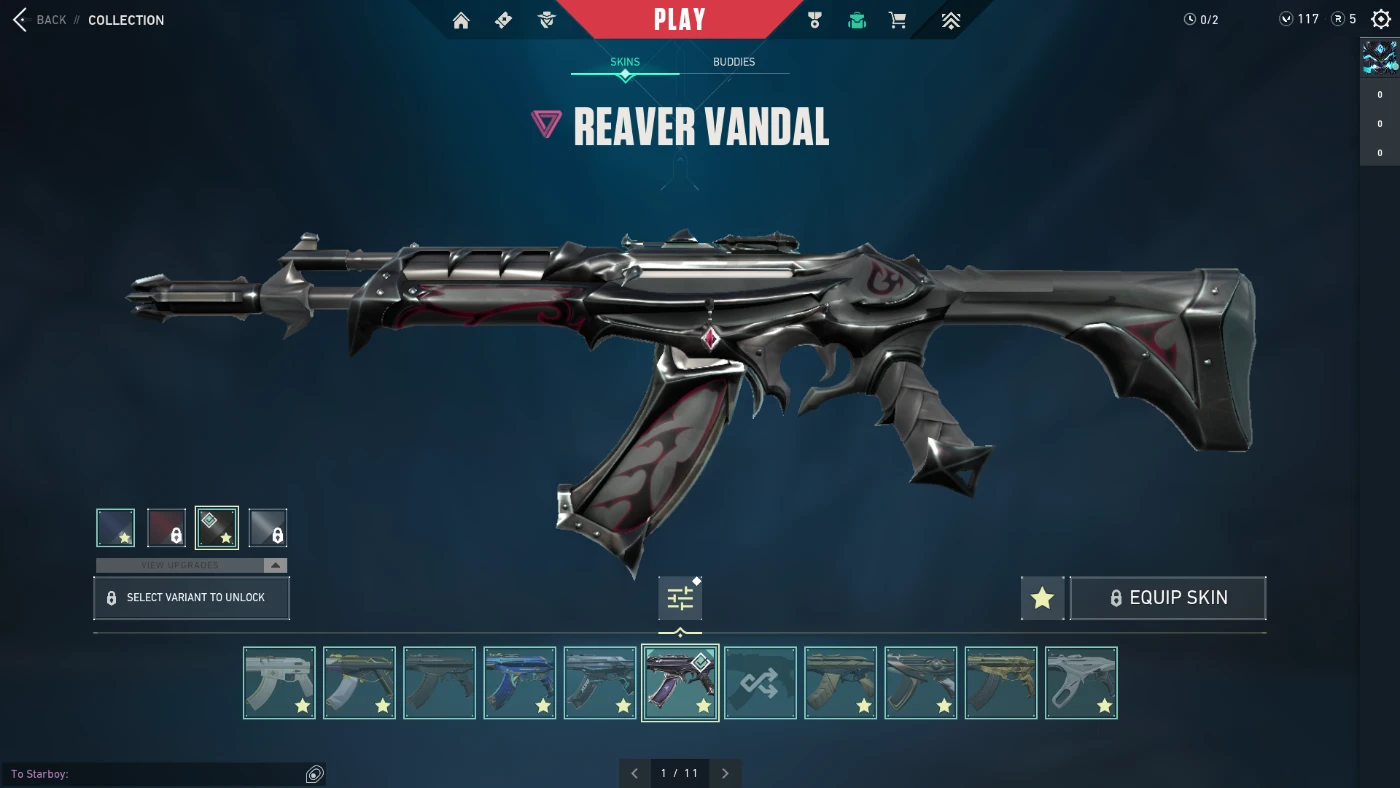This screenshot has width=1400, height=788.
Task: Open the agents menu icon in top bar
Action: pos(546,20)
